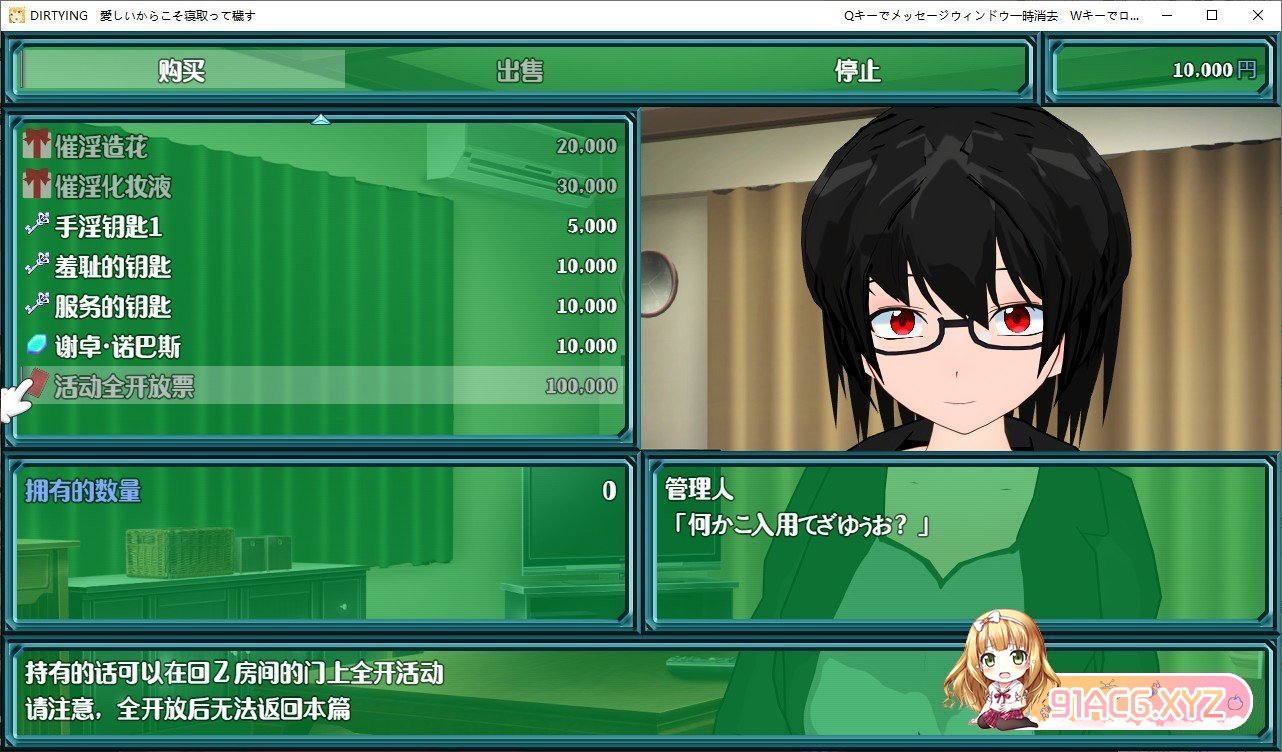Click the scroll-up arrow above the item list
Image resolution: width=1282 pixels, height=752 pixels.
tap(321, 119)
